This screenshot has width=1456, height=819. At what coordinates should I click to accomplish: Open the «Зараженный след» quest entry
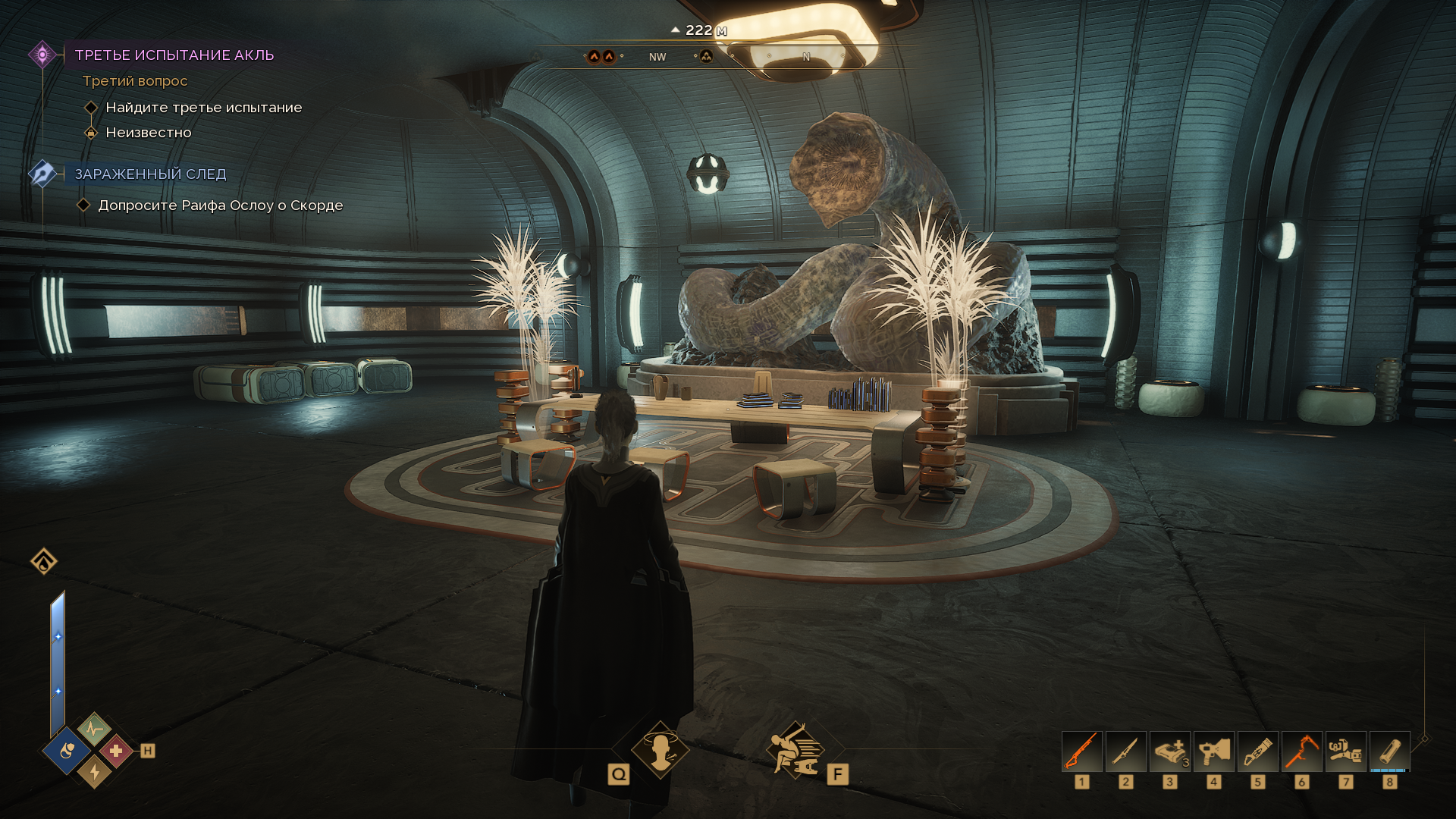[150, 174]
